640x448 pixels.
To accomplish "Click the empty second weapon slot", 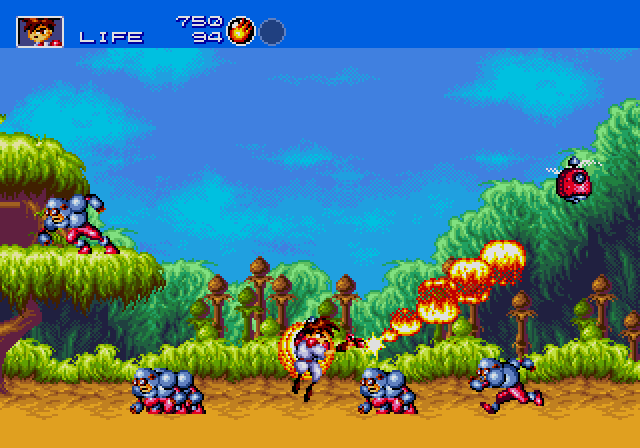I will click(x=272, y=32).
